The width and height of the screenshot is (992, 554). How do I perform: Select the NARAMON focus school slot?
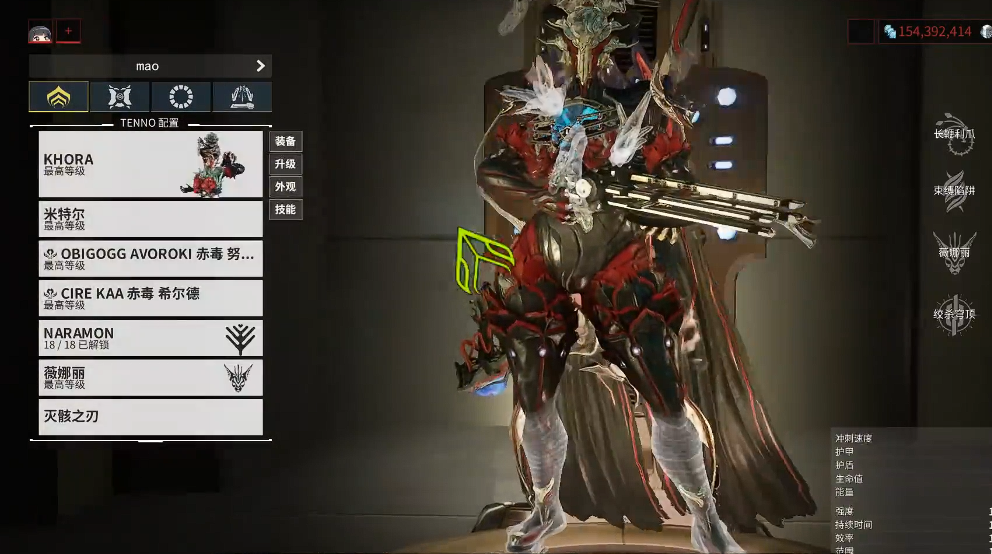tap(150, 338)
